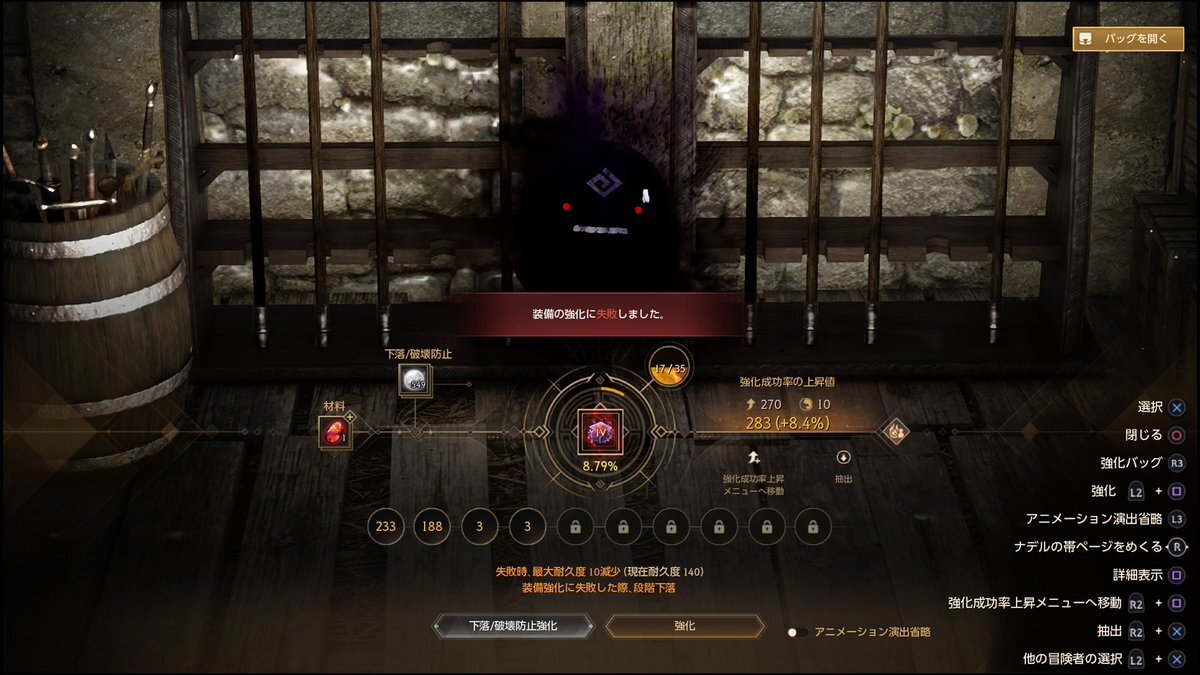
Task: Open the 強化成功率上昇 menu arrow icon
Action: pyautogui.click(x=753, y=457)
